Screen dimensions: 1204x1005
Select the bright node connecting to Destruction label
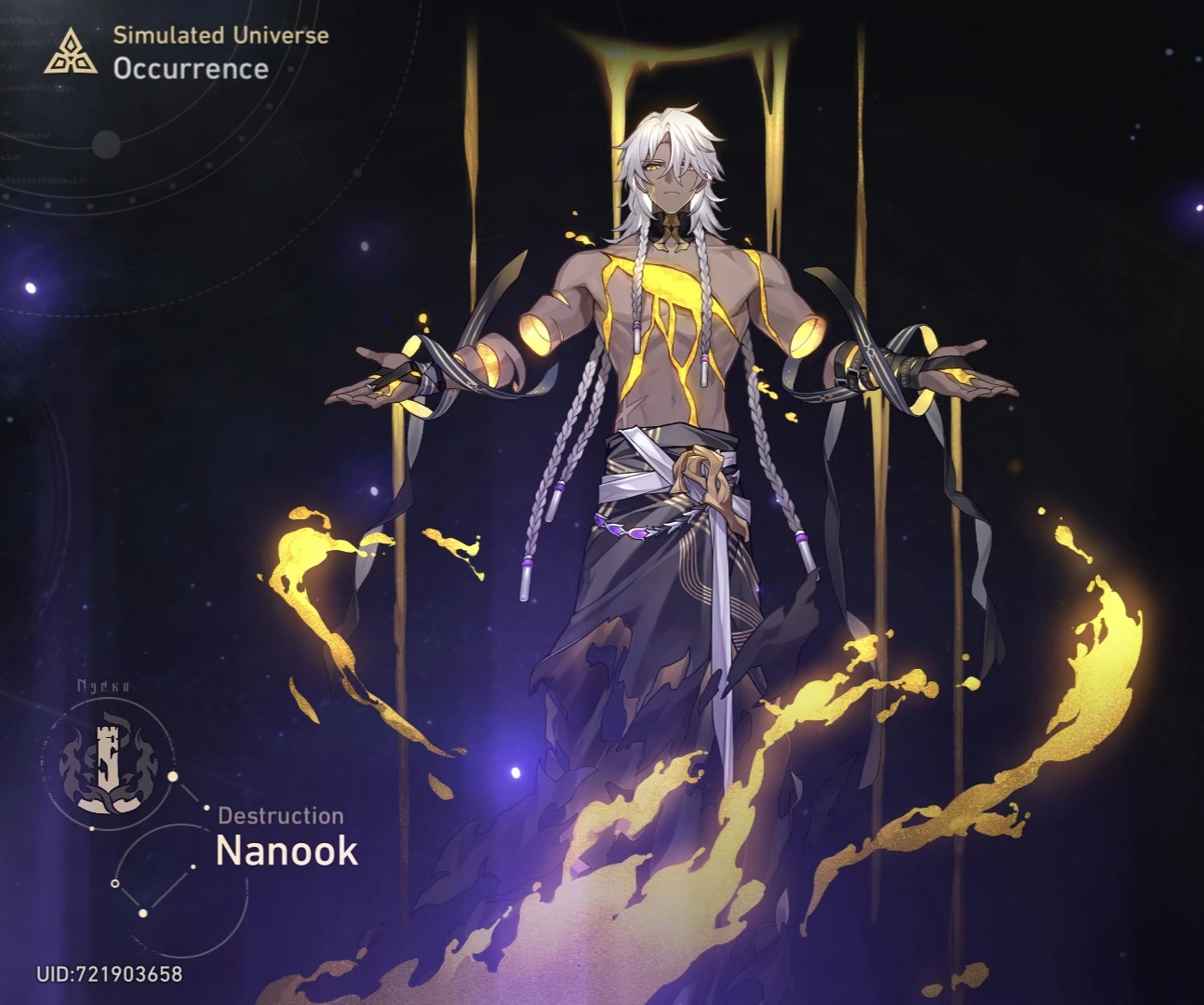pyautogui.click(x=207, y=808)
